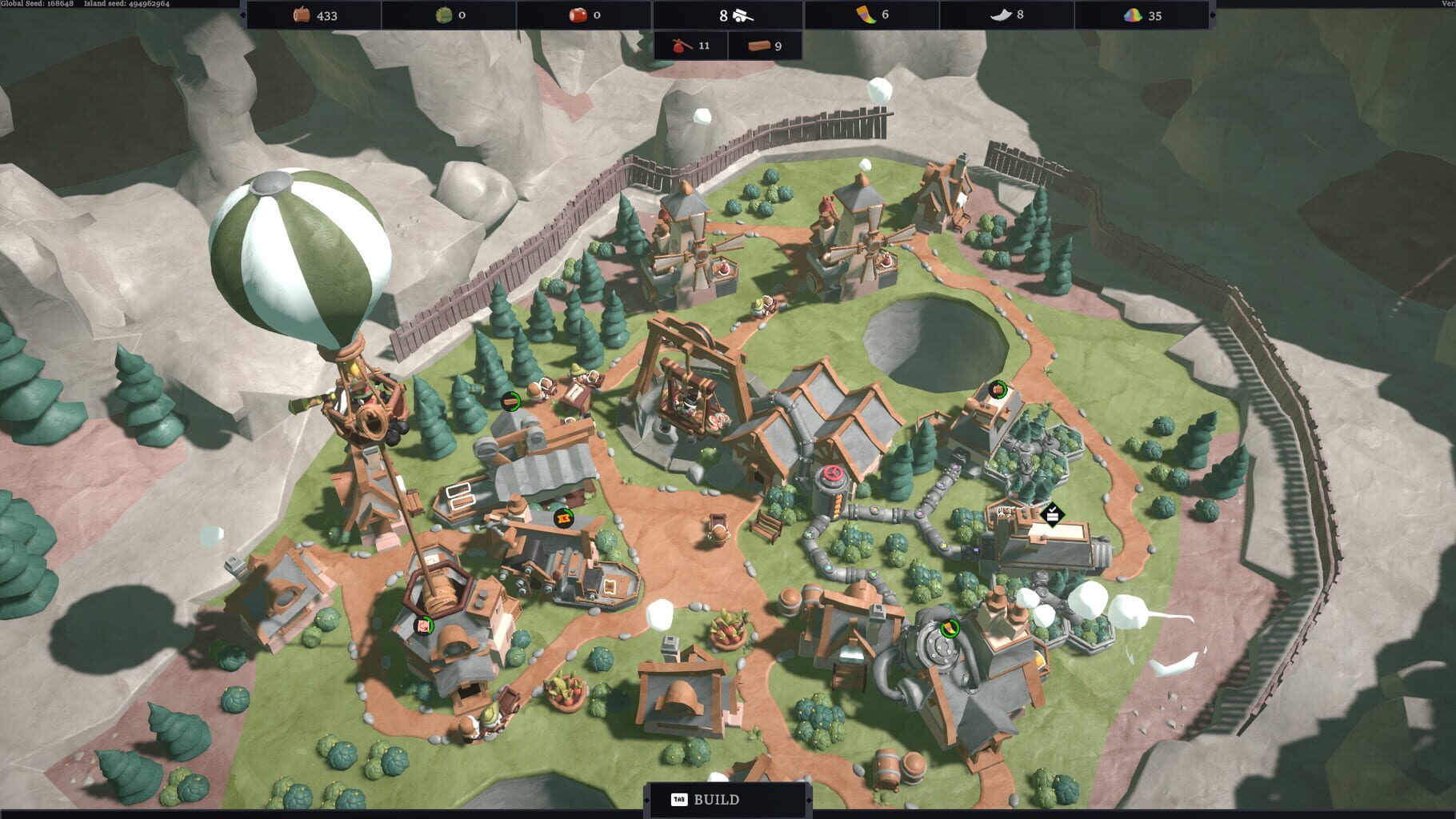Toggle the green ring on the bottom-right pipe building
This screenshot has width=1456, height=819.
click(x=949, y=628)
